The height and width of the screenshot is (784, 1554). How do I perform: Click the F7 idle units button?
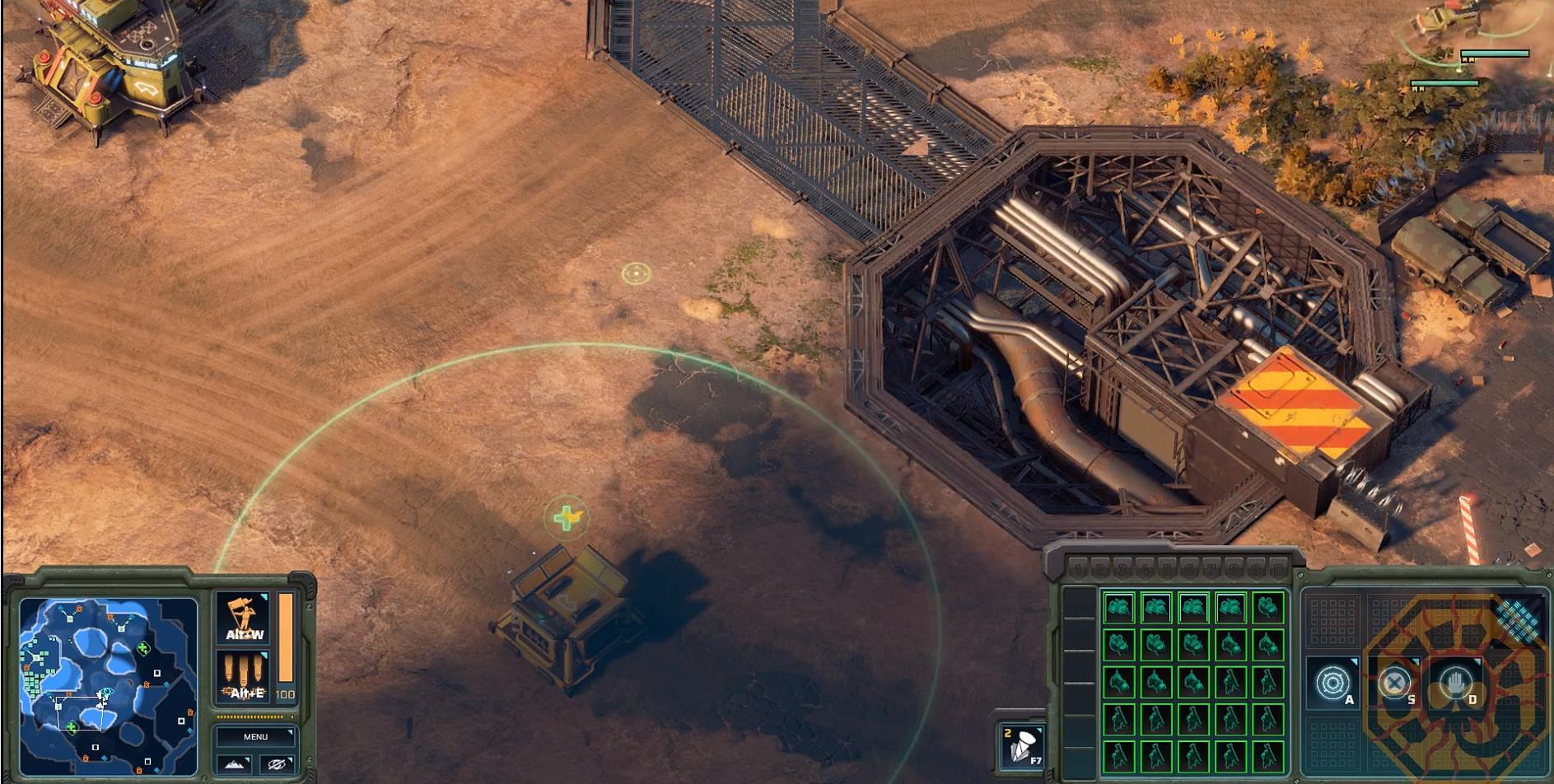coord(1023,746)
